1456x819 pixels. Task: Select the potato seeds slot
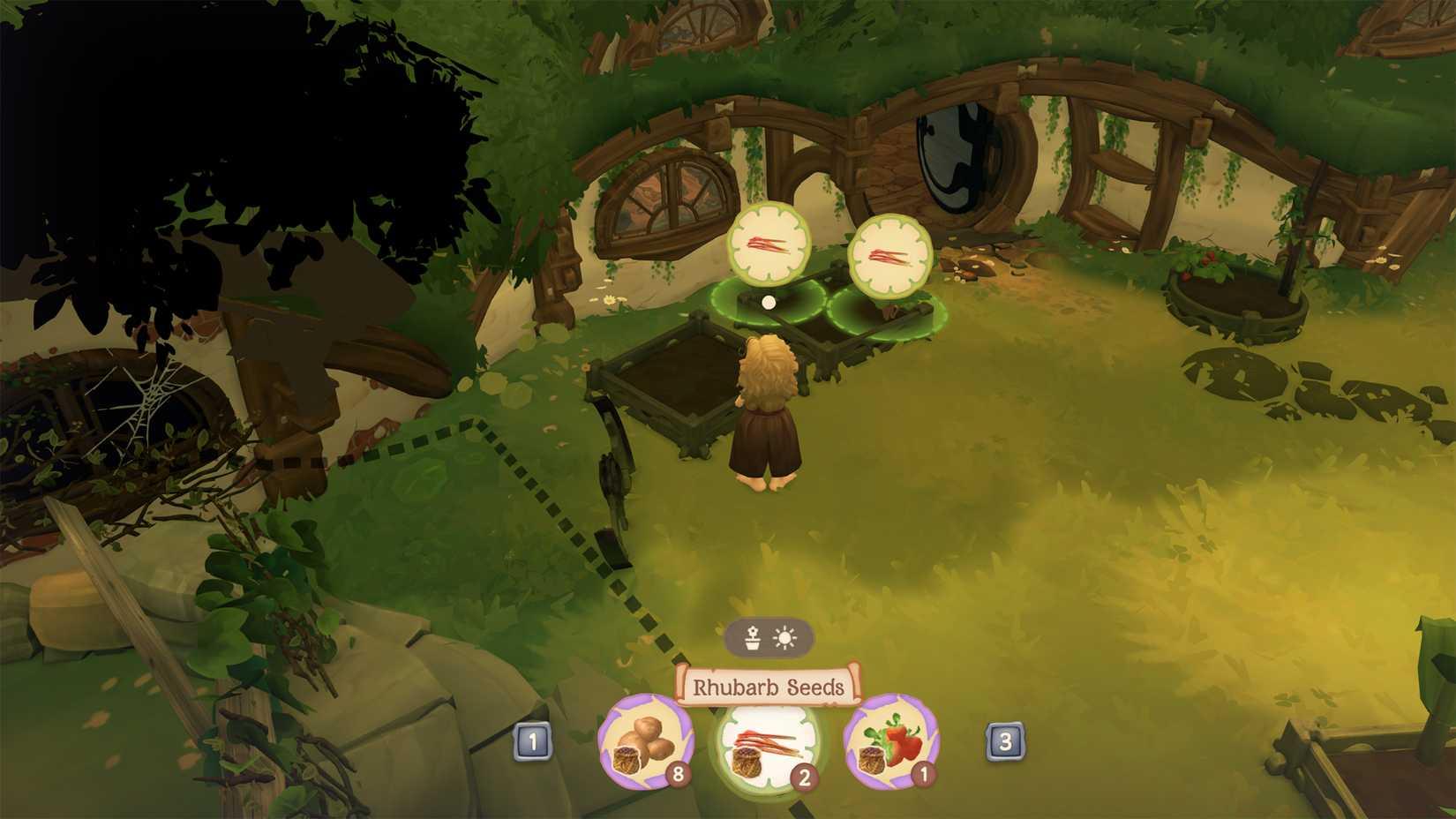pyautogui.click(x=645, y=741)
